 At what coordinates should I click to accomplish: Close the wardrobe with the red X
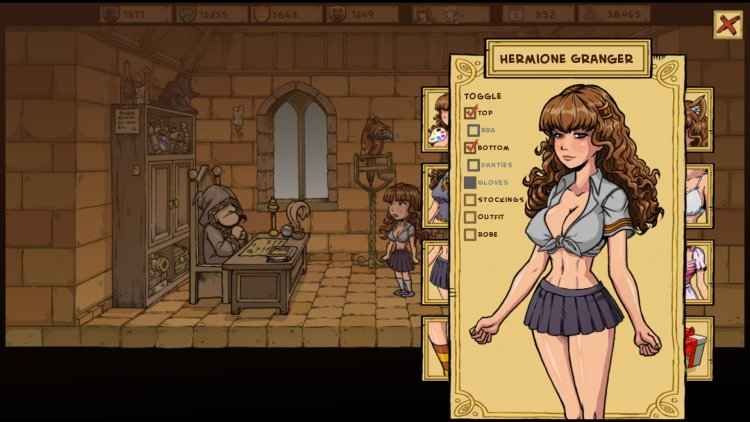point(727,24)
